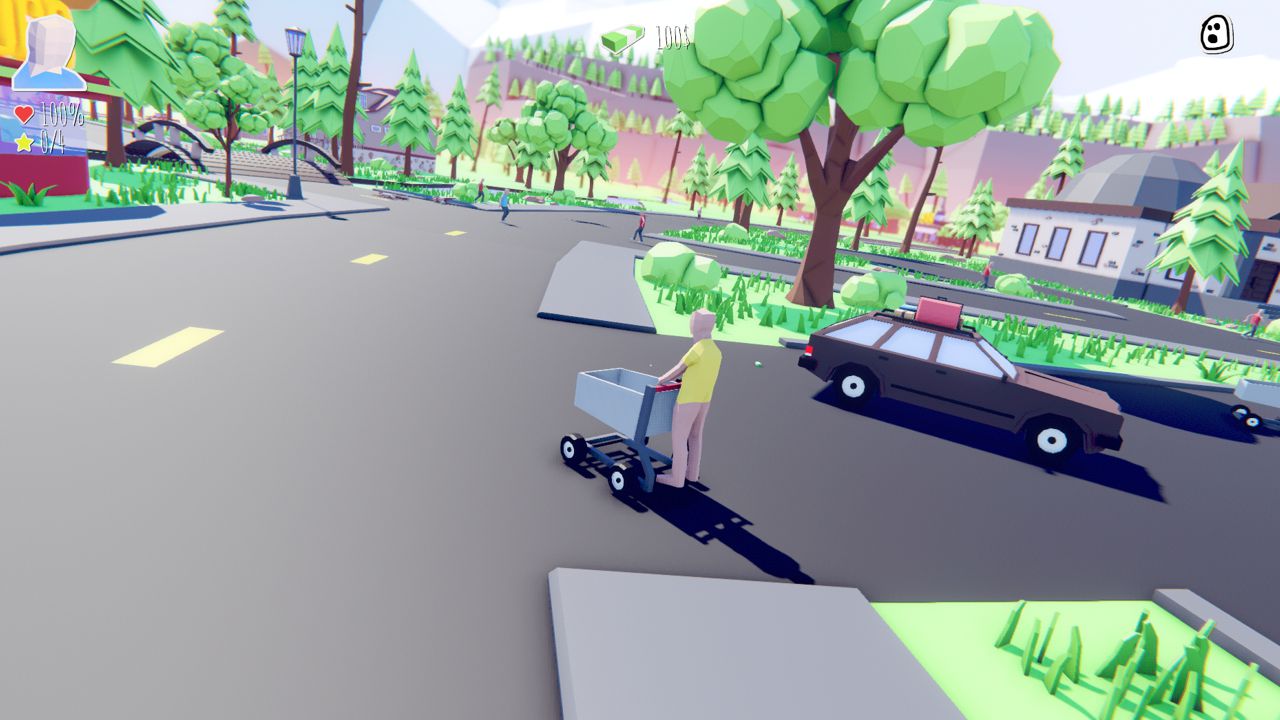
Task: Select the red heart health icon
Action: pyautogui.click(x=24, y=115)
